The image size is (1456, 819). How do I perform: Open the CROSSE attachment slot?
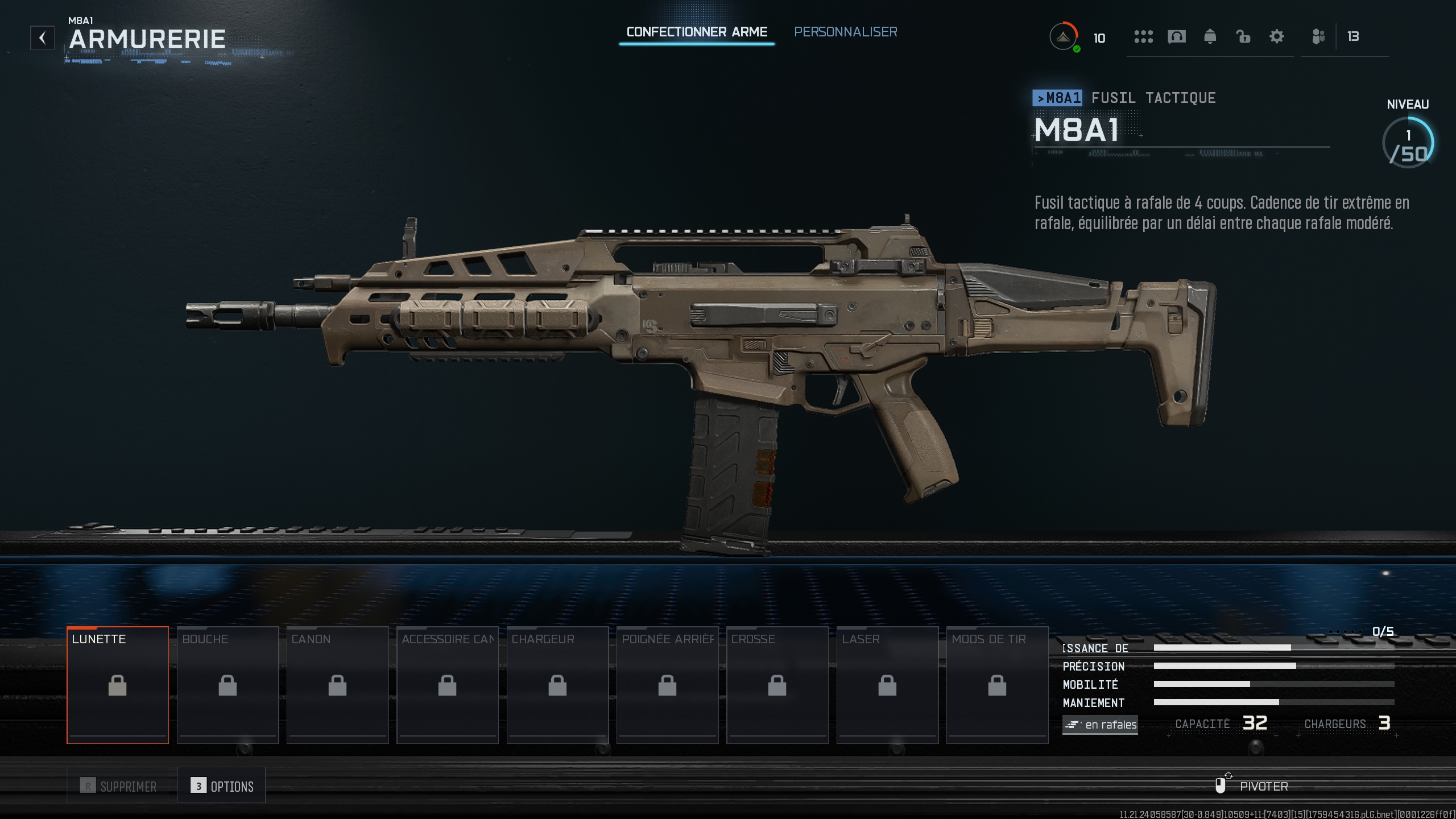[776, 684]
